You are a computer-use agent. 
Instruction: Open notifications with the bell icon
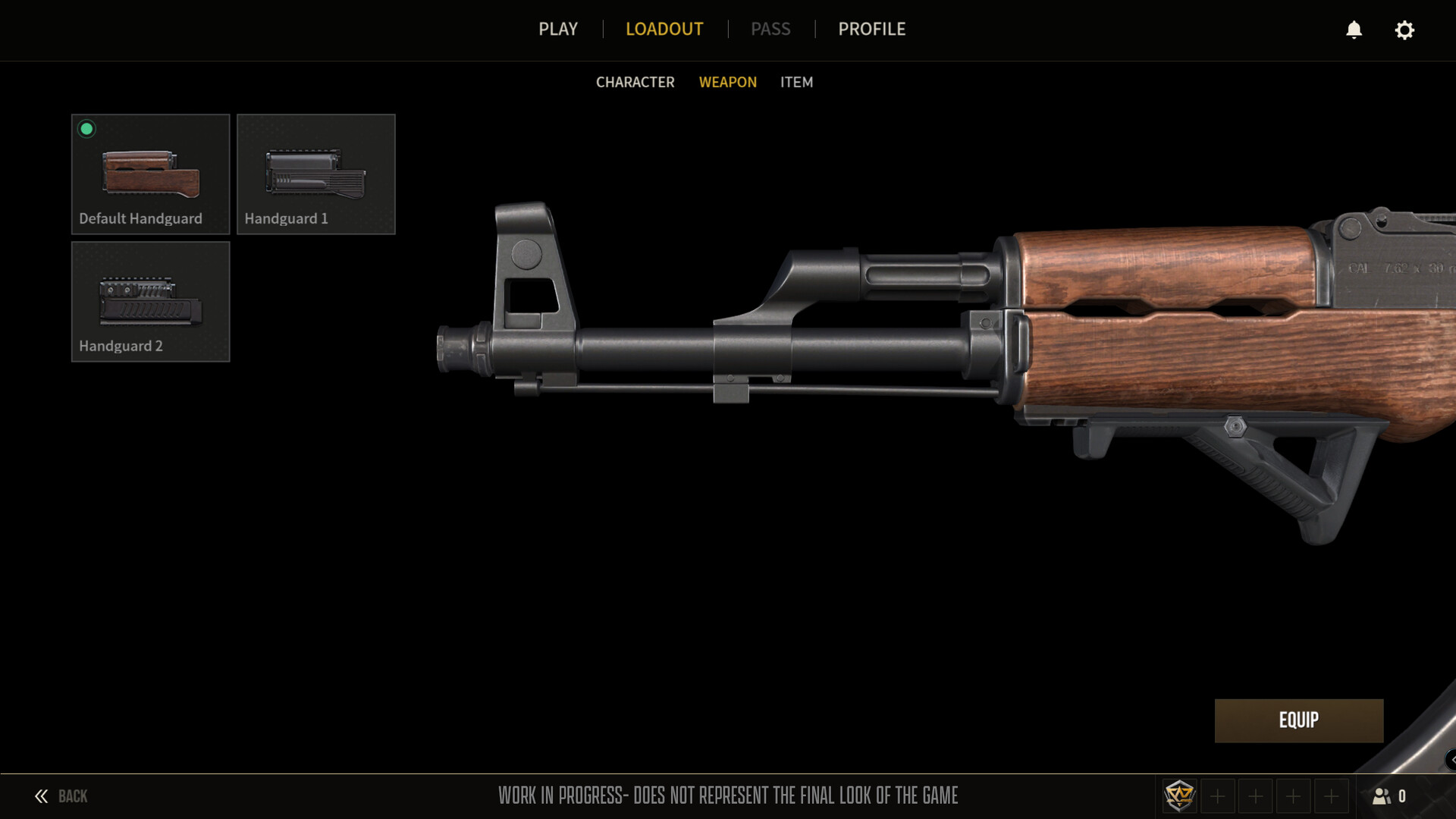pos(1354,30)
